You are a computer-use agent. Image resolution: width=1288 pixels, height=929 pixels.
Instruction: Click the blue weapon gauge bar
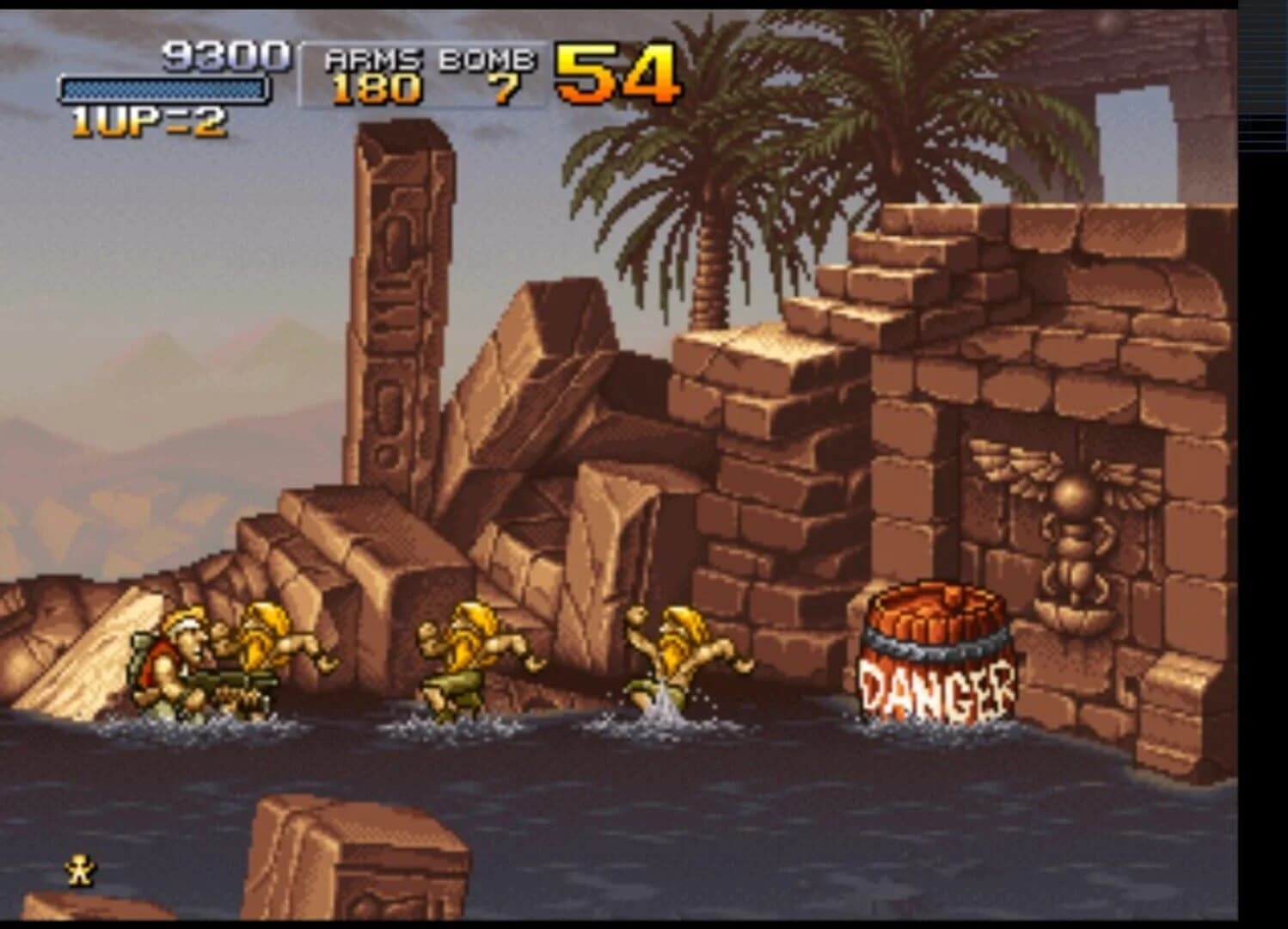[166, 89]
